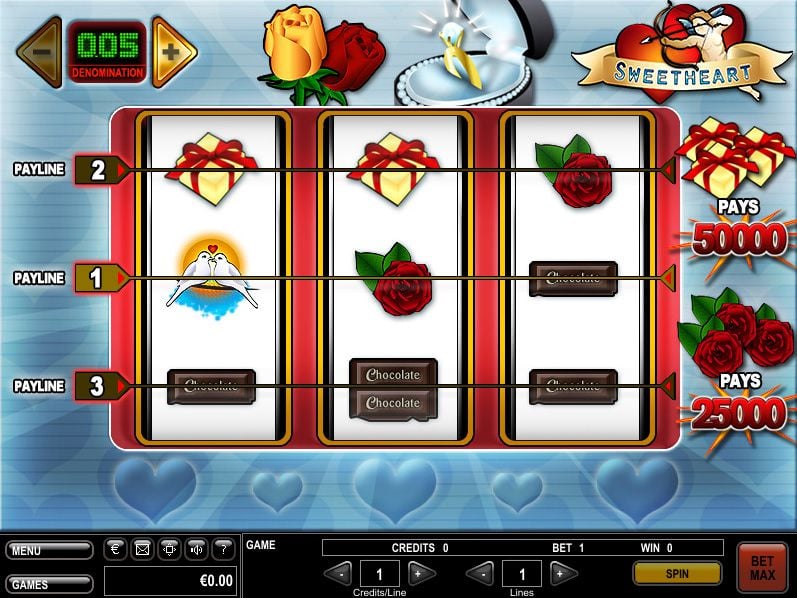Click the fullscreen icon beside the envelope
This screenshot has width=797, height=598.
click(169, 549)
